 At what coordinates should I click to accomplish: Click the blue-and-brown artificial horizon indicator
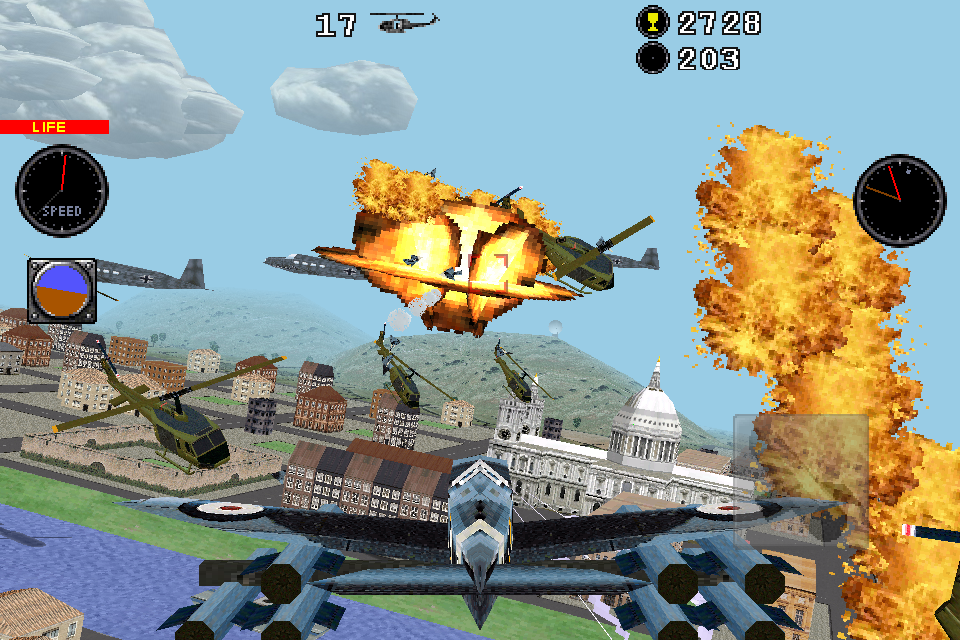click(61, 291)
